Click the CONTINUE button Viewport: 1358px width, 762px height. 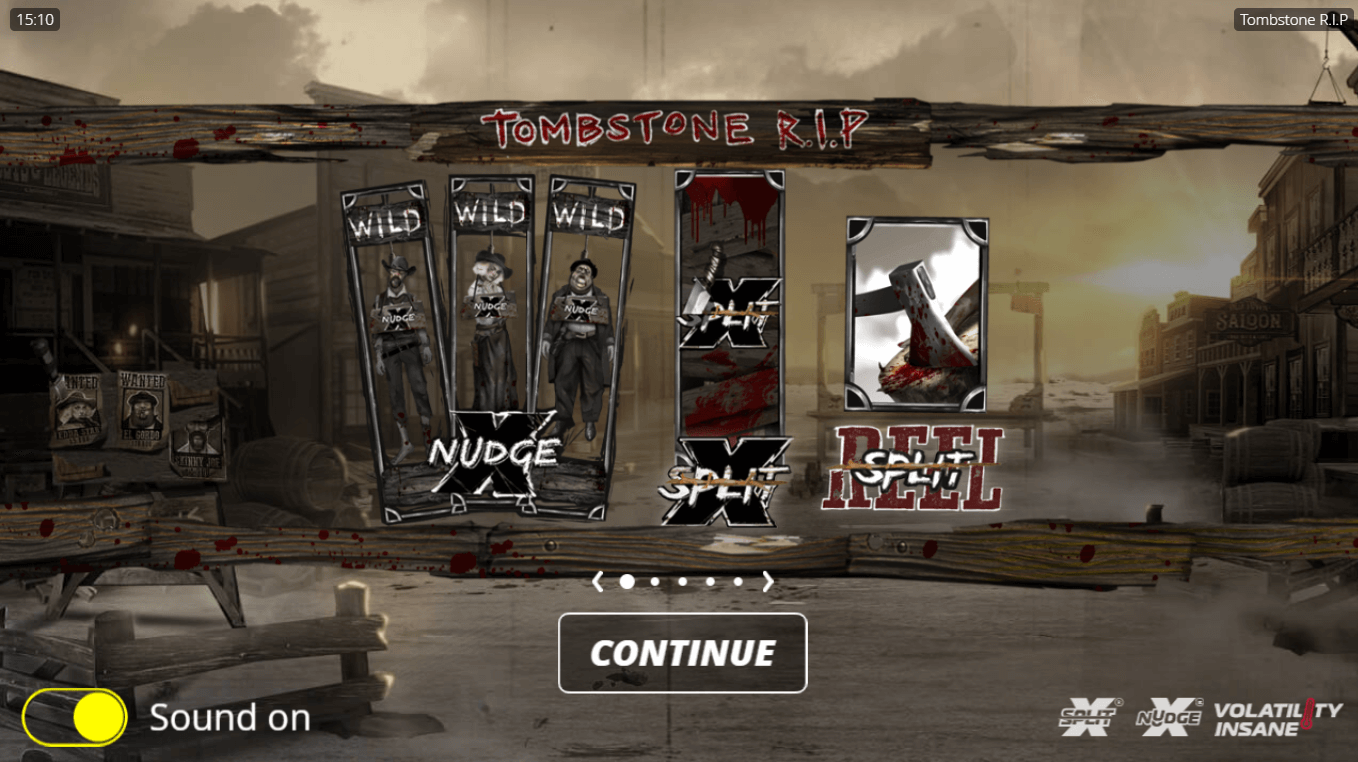(682, 653)
